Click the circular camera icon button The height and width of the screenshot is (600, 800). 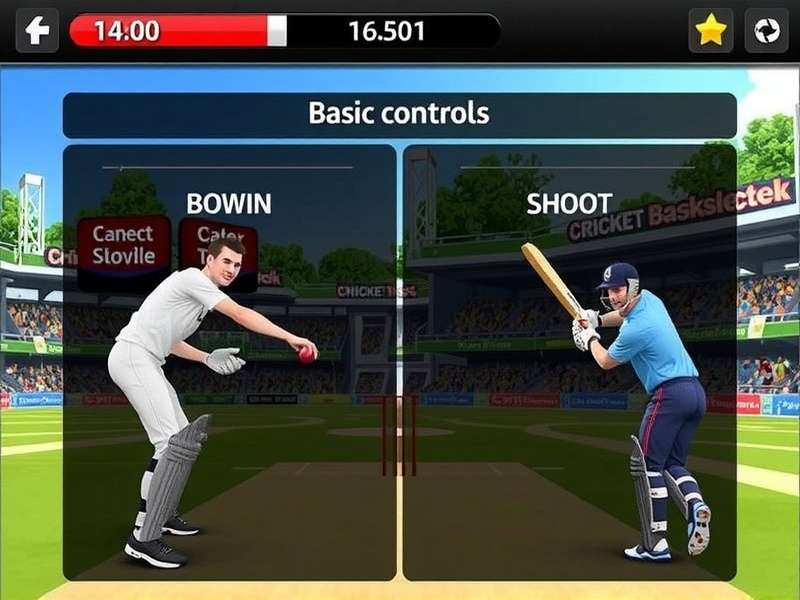click(767, 31)
